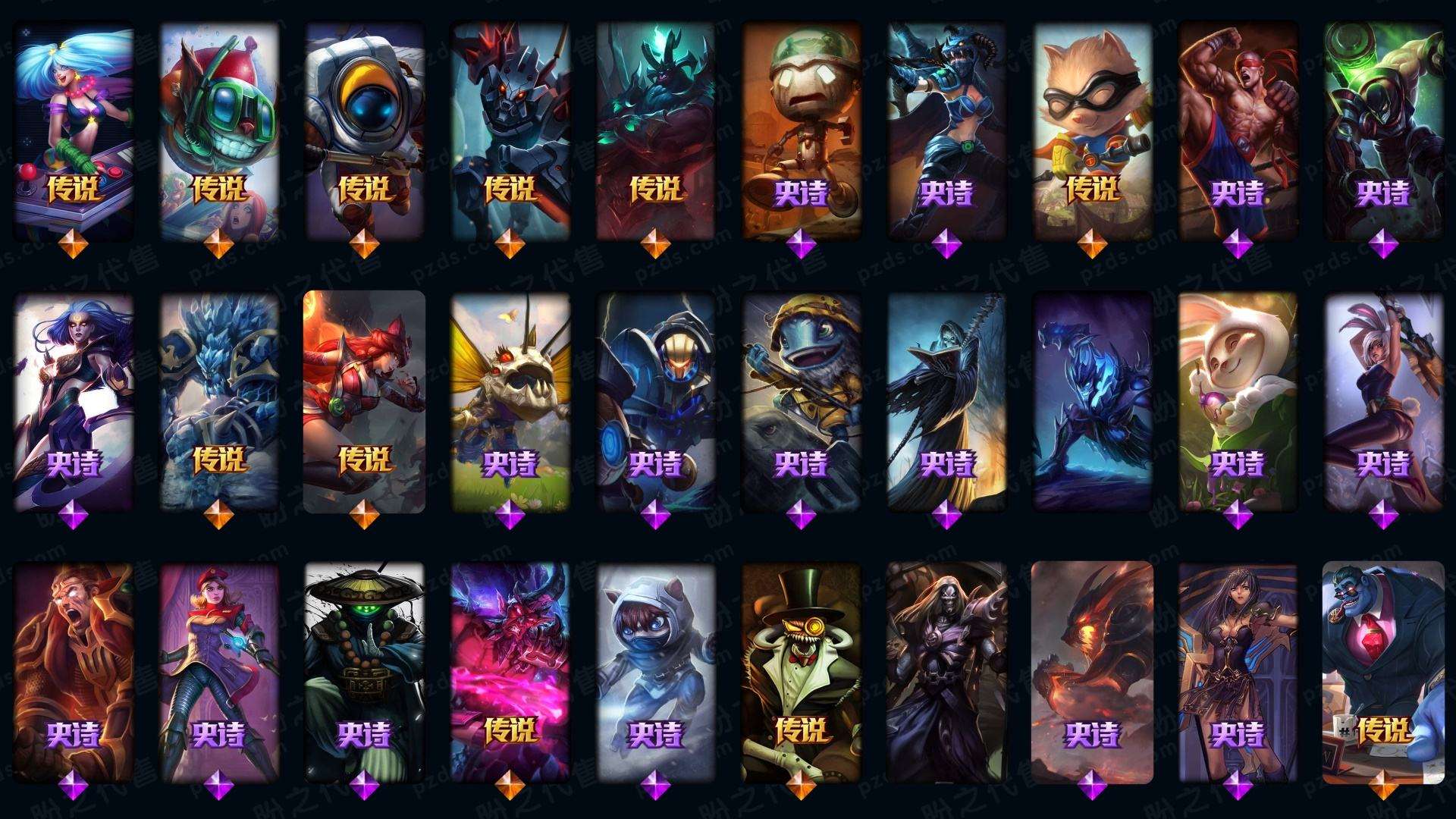Choose the shirtless Lee Sin boxer card
The height and width of the screenshot is (819, 1456).
click(x=1238, y=129)
